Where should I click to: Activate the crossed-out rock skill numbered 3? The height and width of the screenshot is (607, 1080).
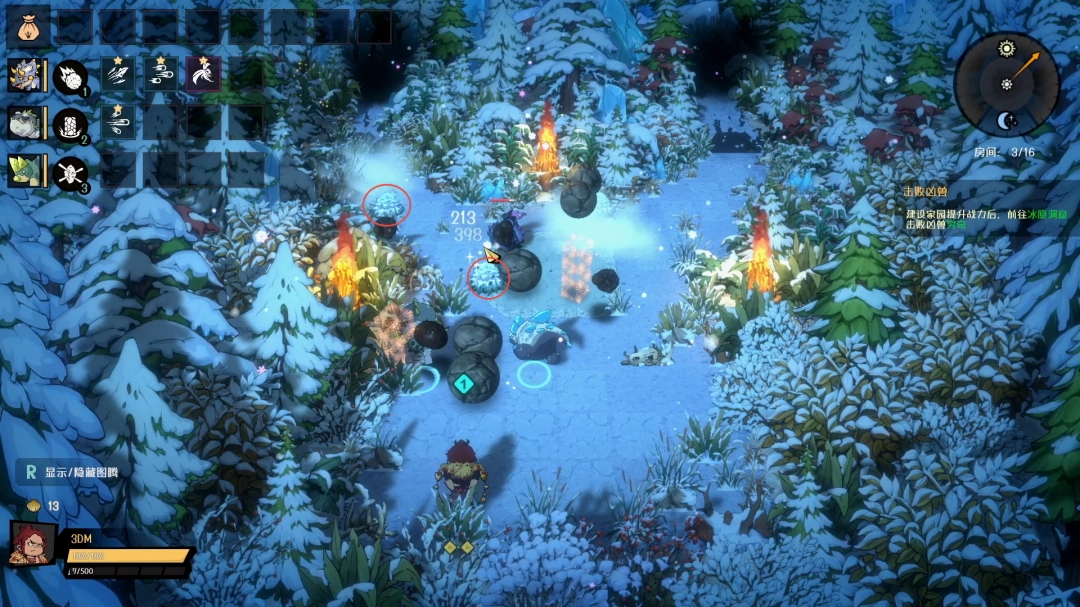pyautogui.click(x=71, y=173)
